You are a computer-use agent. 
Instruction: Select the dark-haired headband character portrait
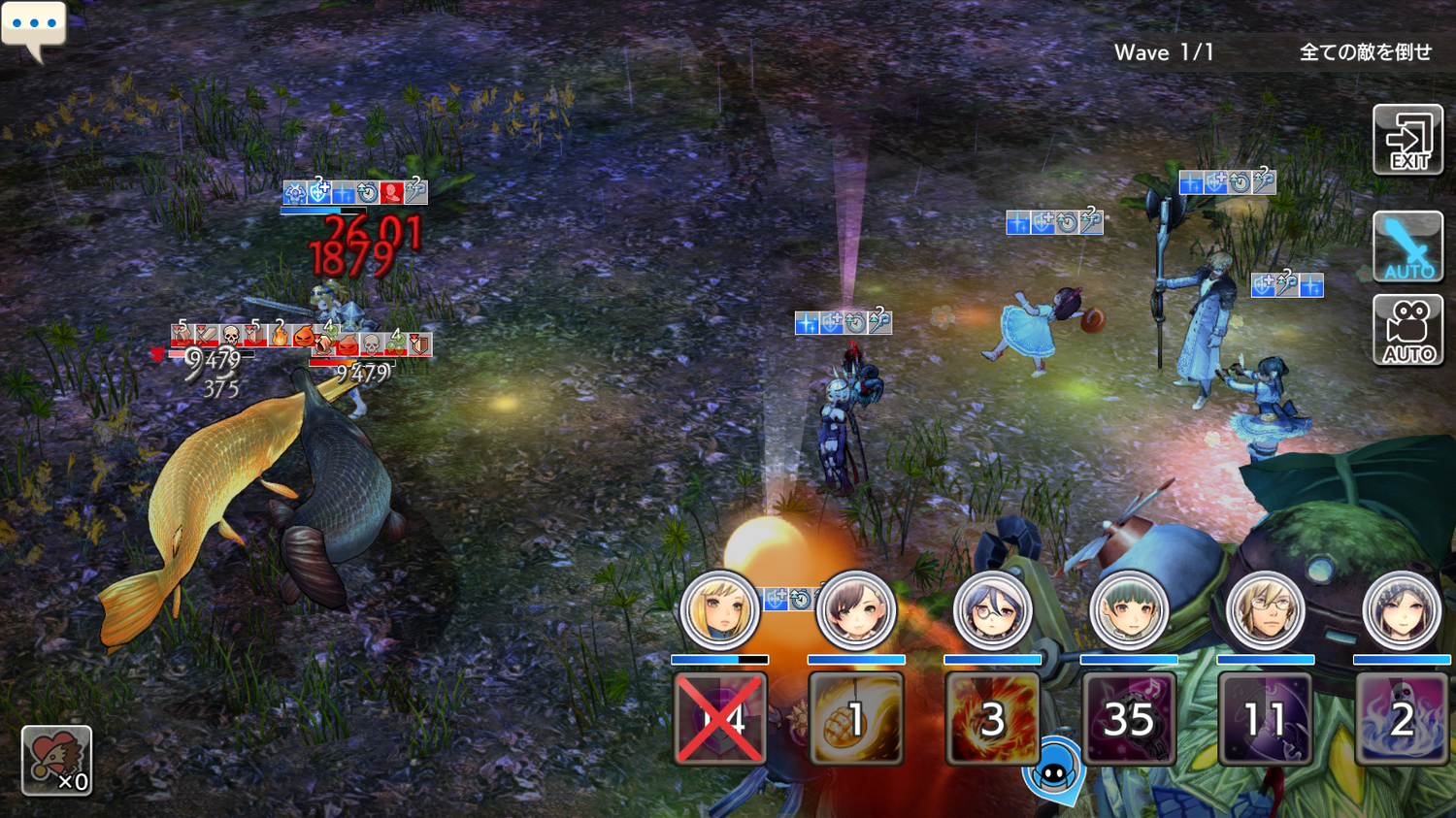coord(1401,611)
